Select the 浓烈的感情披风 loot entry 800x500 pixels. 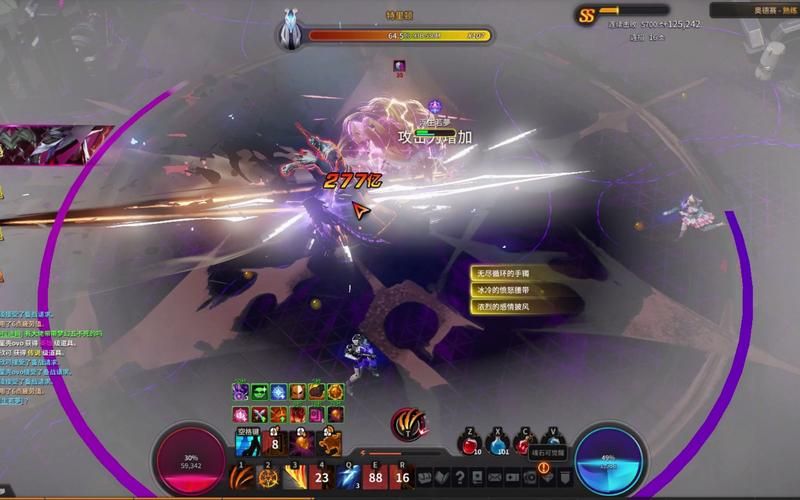click(x=508, y=307)
